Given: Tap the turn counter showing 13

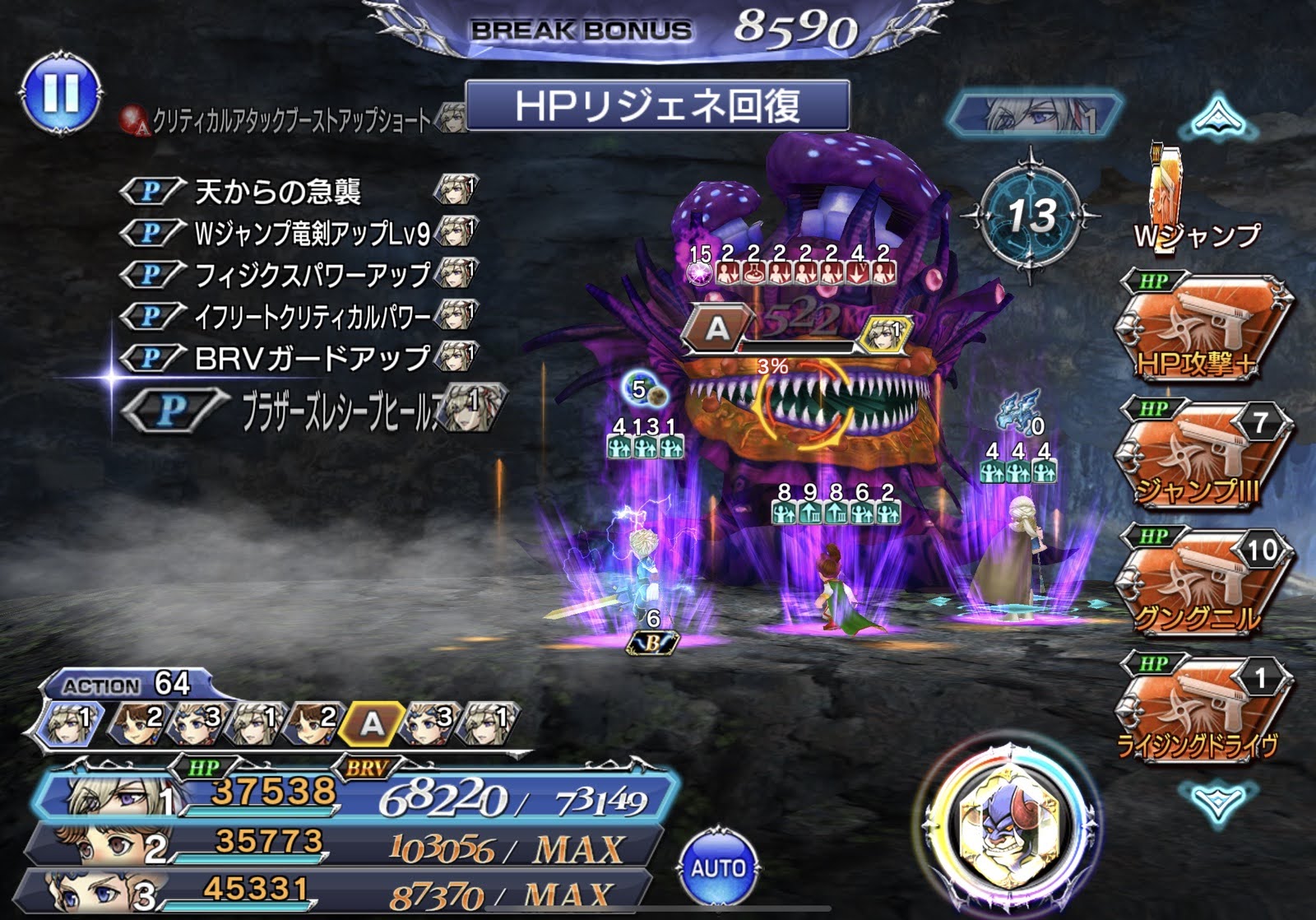Looking at the screenshot, I should pyautogui.click(x=1031, y=216).
